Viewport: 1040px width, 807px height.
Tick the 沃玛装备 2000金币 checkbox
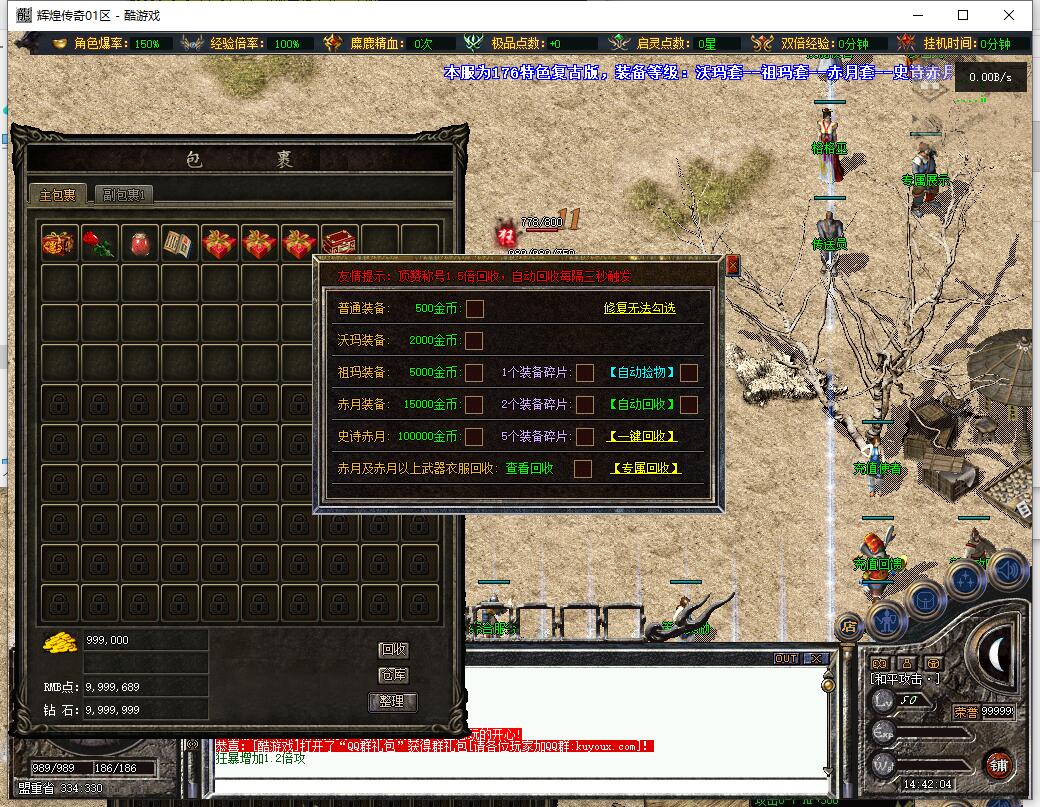[474, 341]
